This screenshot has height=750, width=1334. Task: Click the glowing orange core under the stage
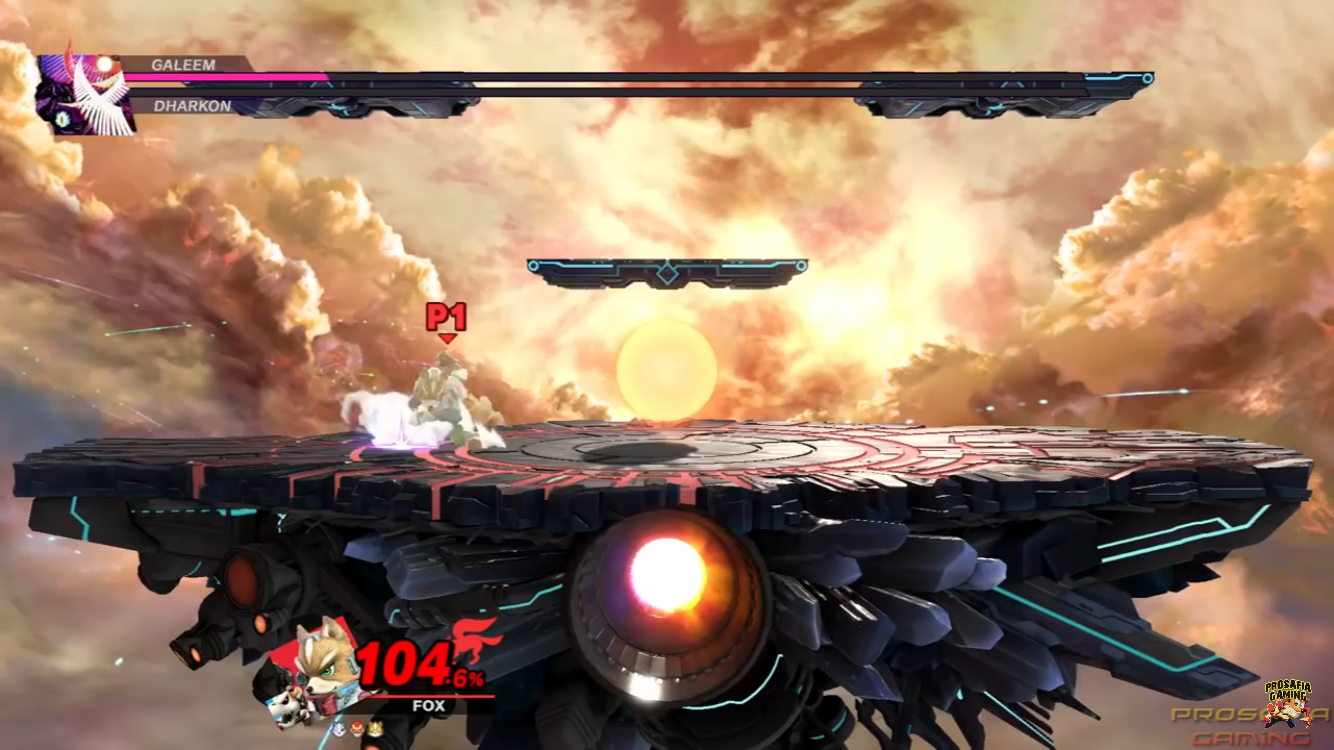point(668,570)
